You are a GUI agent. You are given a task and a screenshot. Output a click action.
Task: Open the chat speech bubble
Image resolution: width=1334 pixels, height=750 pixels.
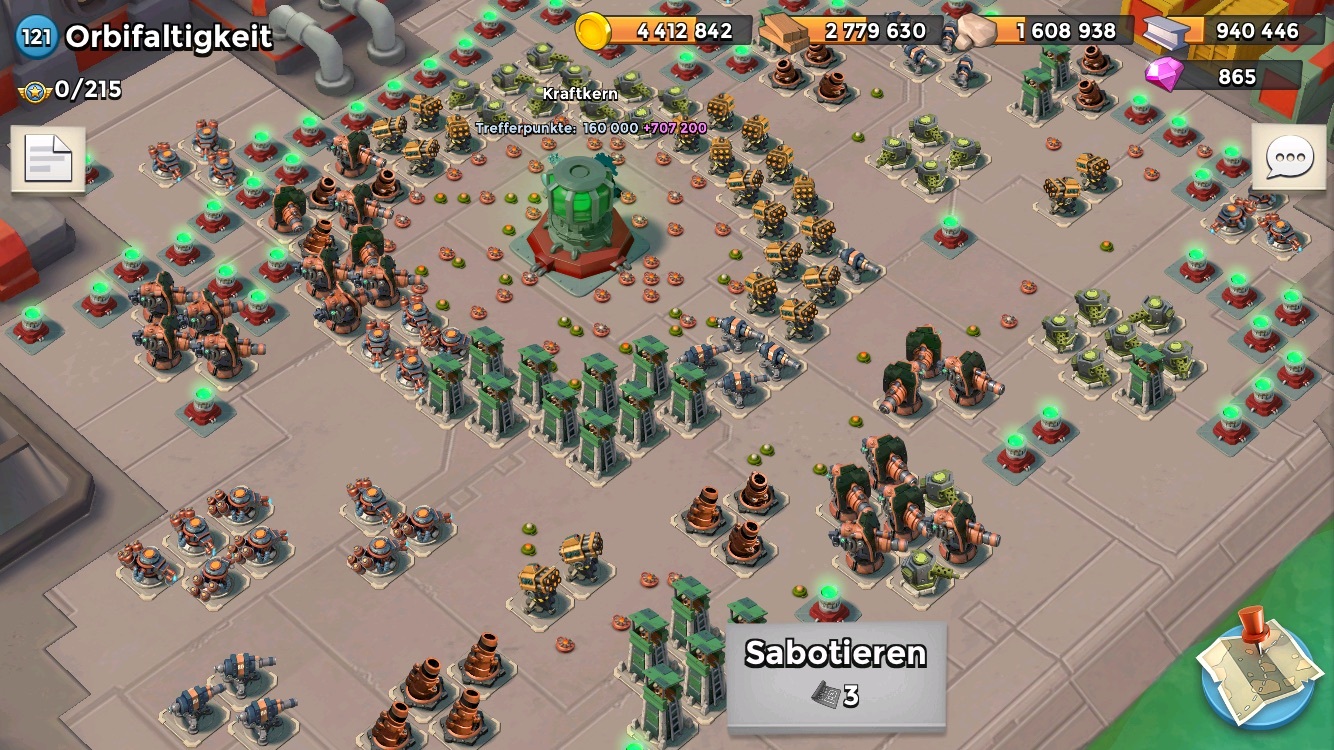pyautogui.click(x=1288, y=157)
